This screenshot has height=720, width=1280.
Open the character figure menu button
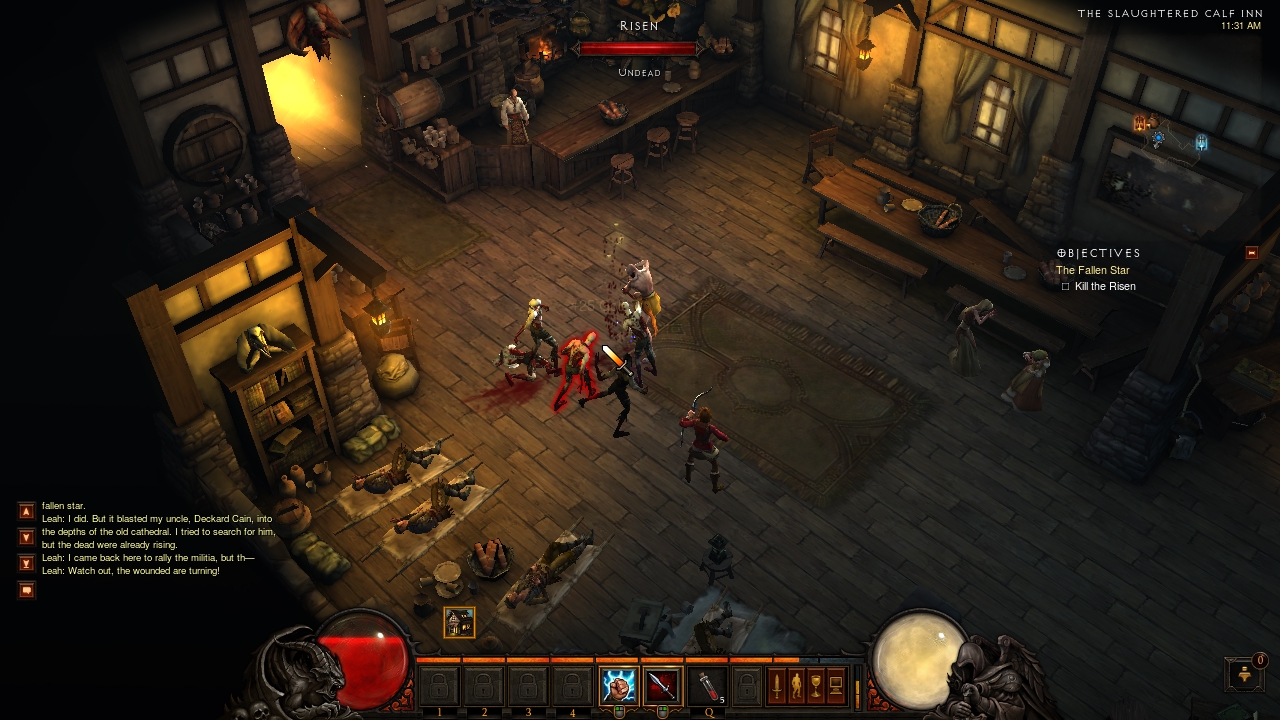click(796, 686)
